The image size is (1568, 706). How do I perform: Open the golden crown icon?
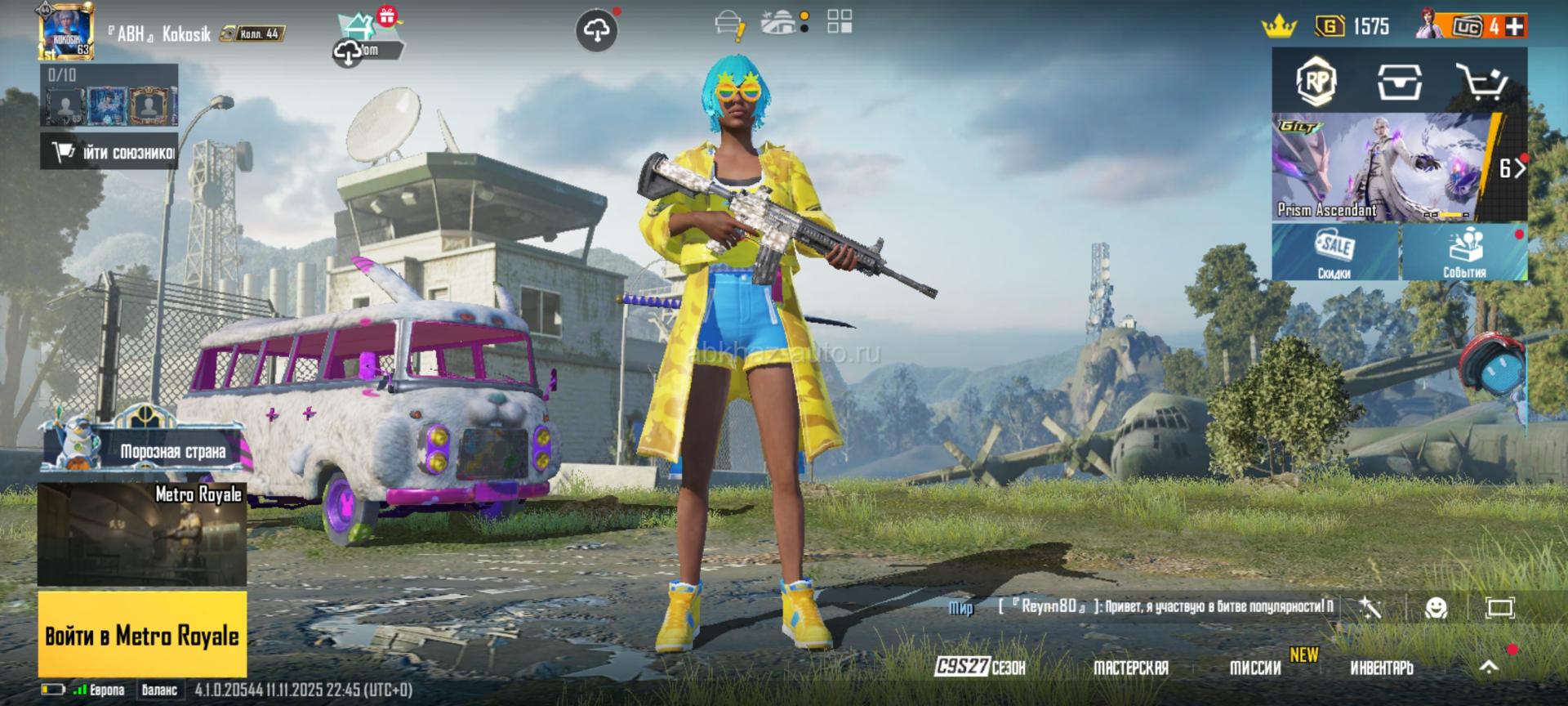[1279, 27]
